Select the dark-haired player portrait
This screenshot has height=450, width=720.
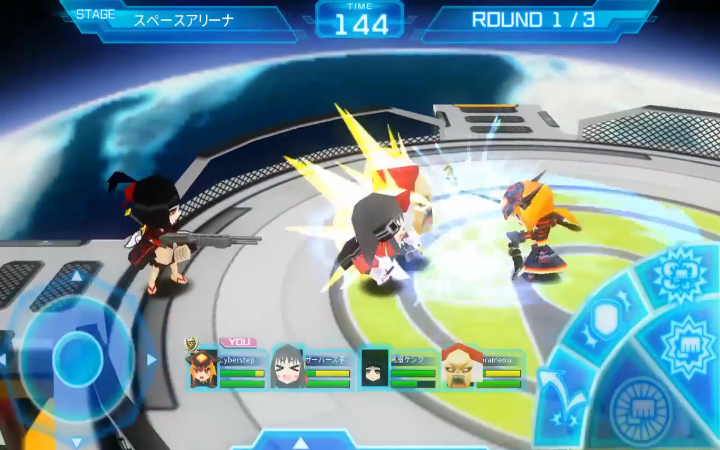click(x=374, y=367)
